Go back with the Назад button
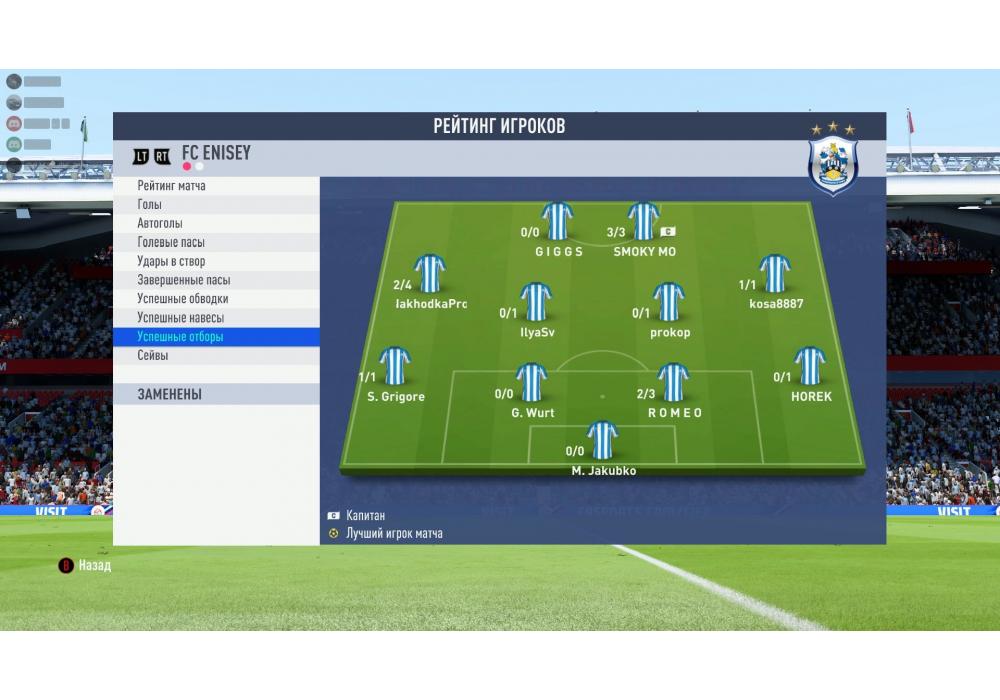 (86, 566)
